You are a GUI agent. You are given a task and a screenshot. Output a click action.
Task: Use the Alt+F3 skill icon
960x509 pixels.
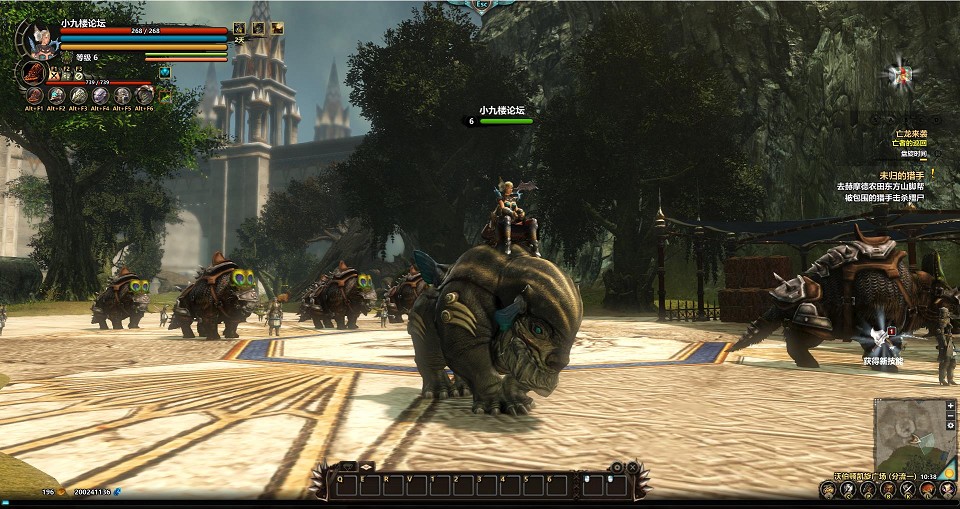click(79, 95)
